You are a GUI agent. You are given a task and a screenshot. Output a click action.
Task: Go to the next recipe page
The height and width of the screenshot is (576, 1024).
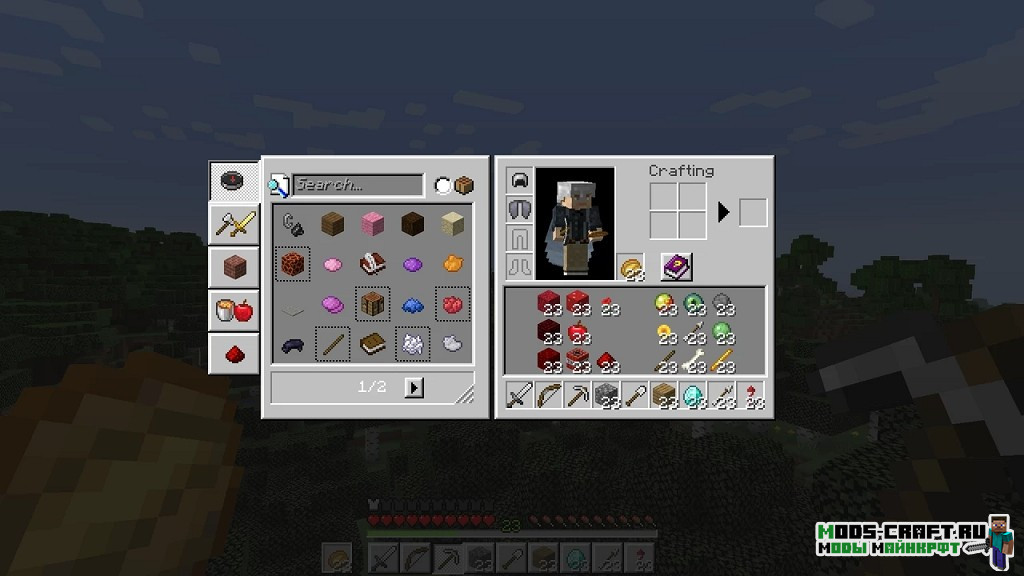pos(415,387)
